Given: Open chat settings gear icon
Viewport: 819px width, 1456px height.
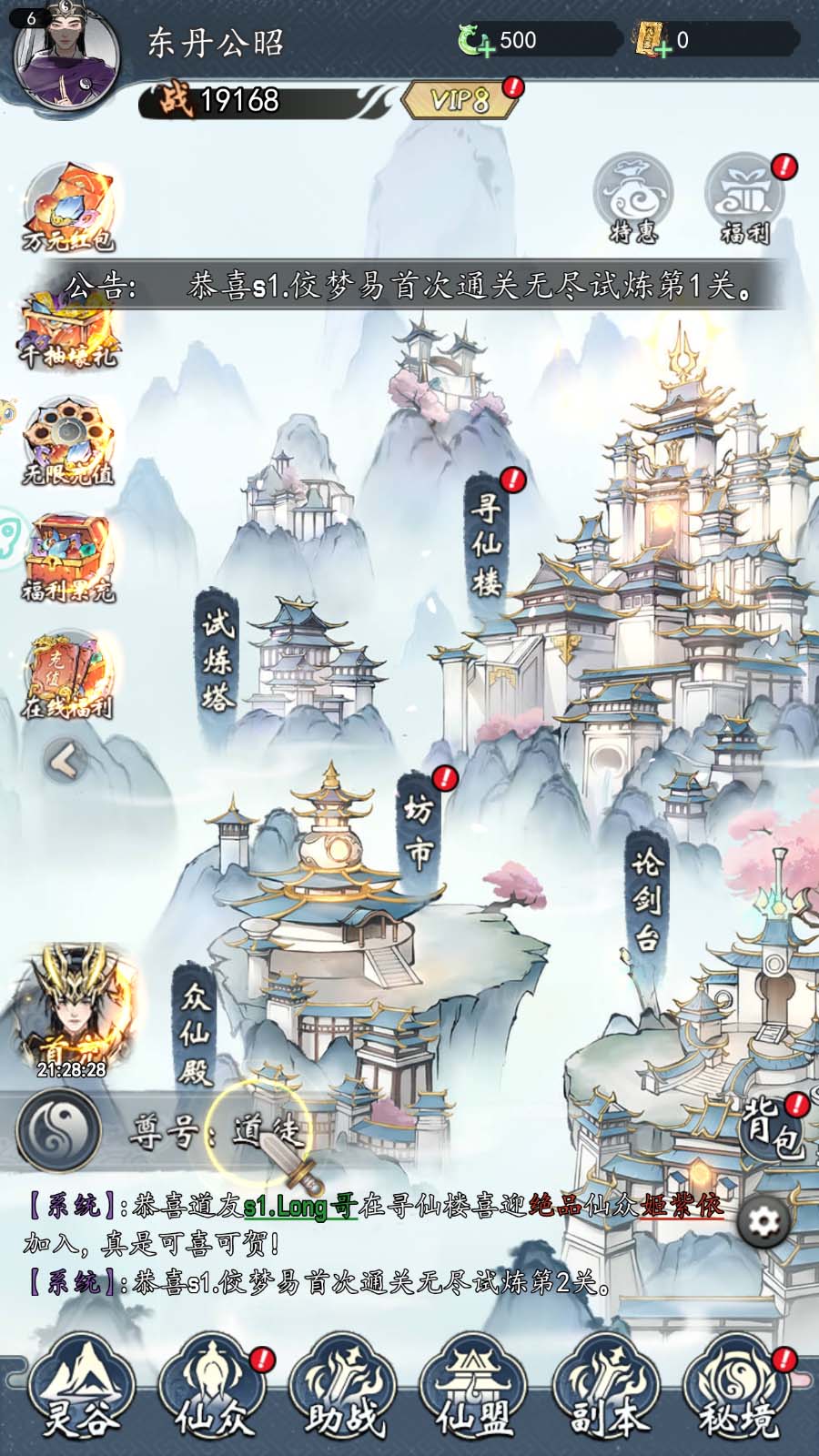Looking at the screenshot, I should (x=763, y=1221).
